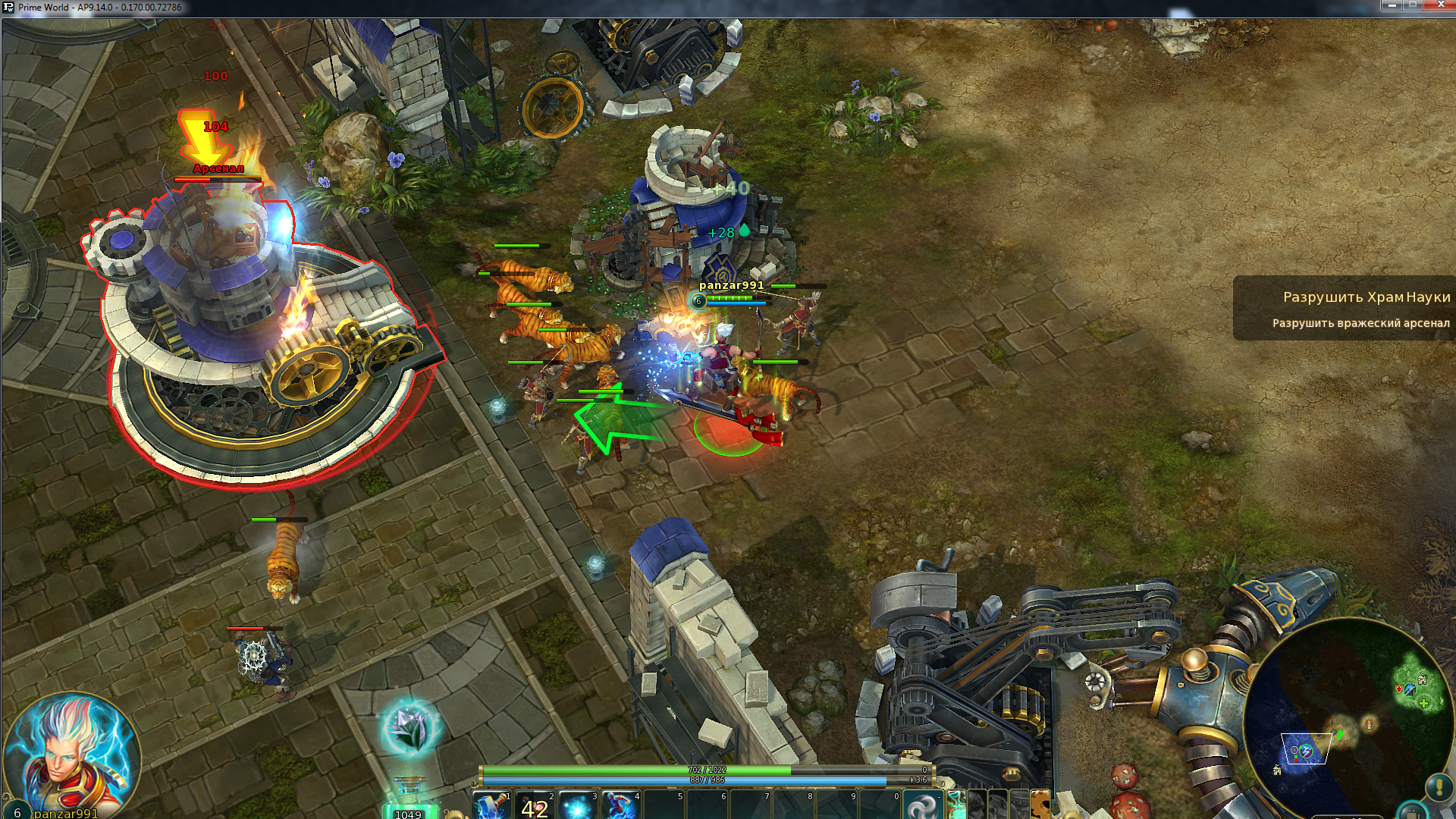
Task: Activate the white swirl portal ability
Action: (x=923, y=805)
